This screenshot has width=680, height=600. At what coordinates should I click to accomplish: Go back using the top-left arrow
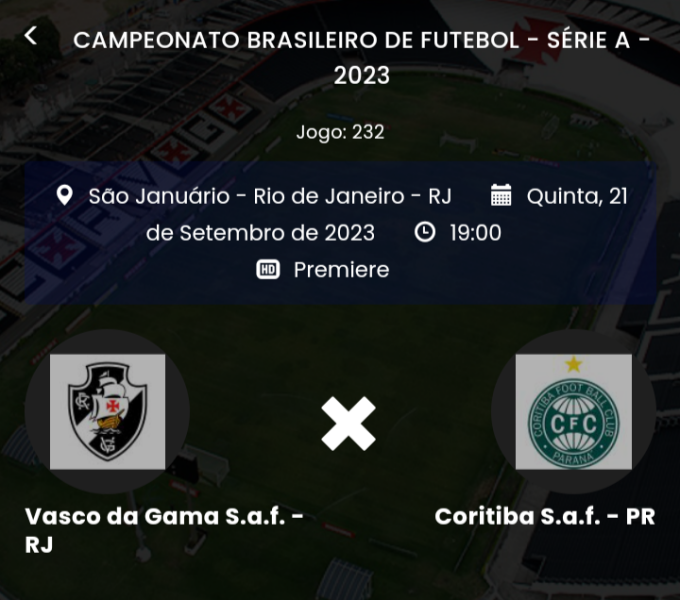click(31, 36)
